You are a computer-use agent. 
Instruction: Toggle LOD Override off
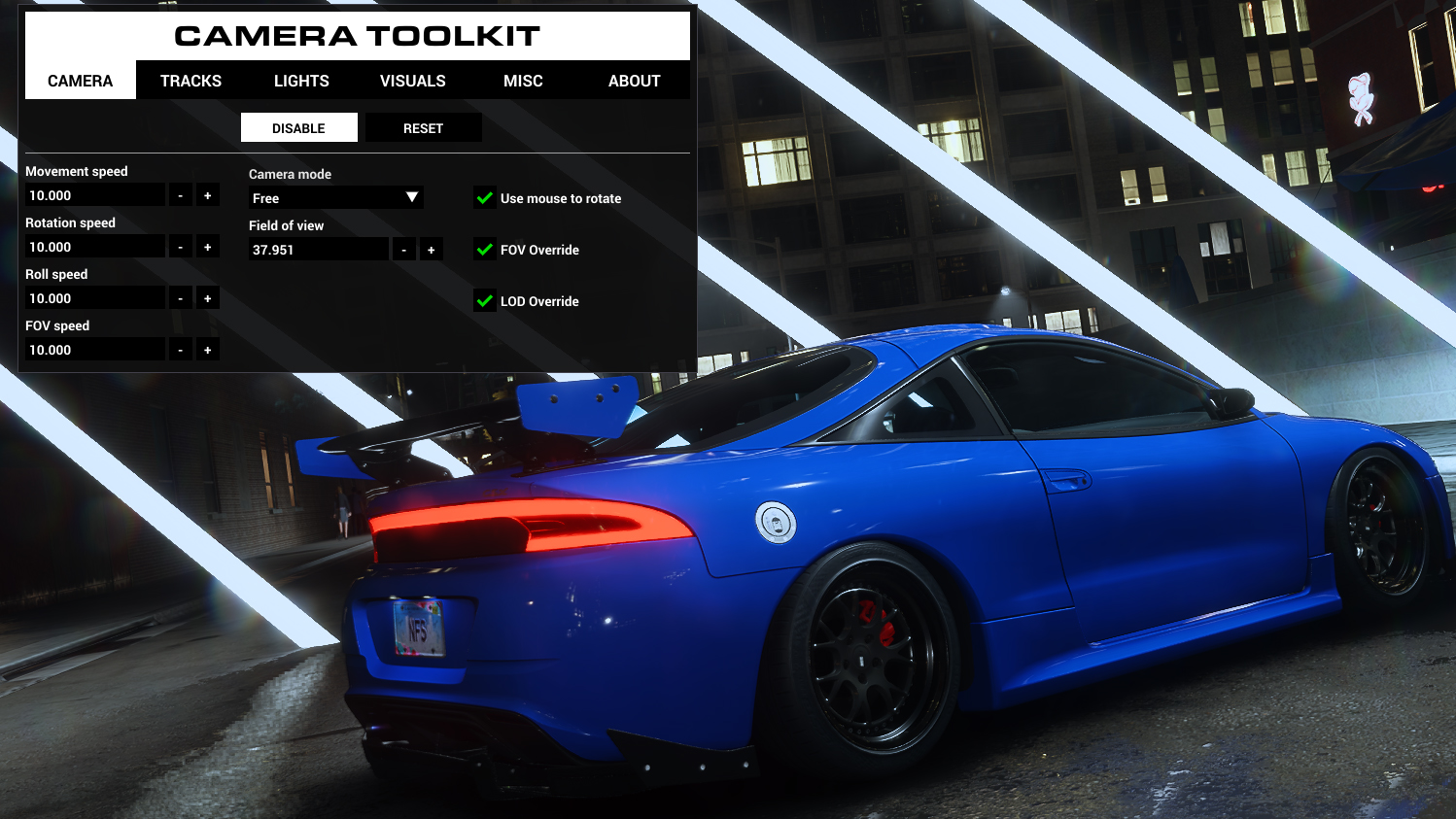point(485,301)
